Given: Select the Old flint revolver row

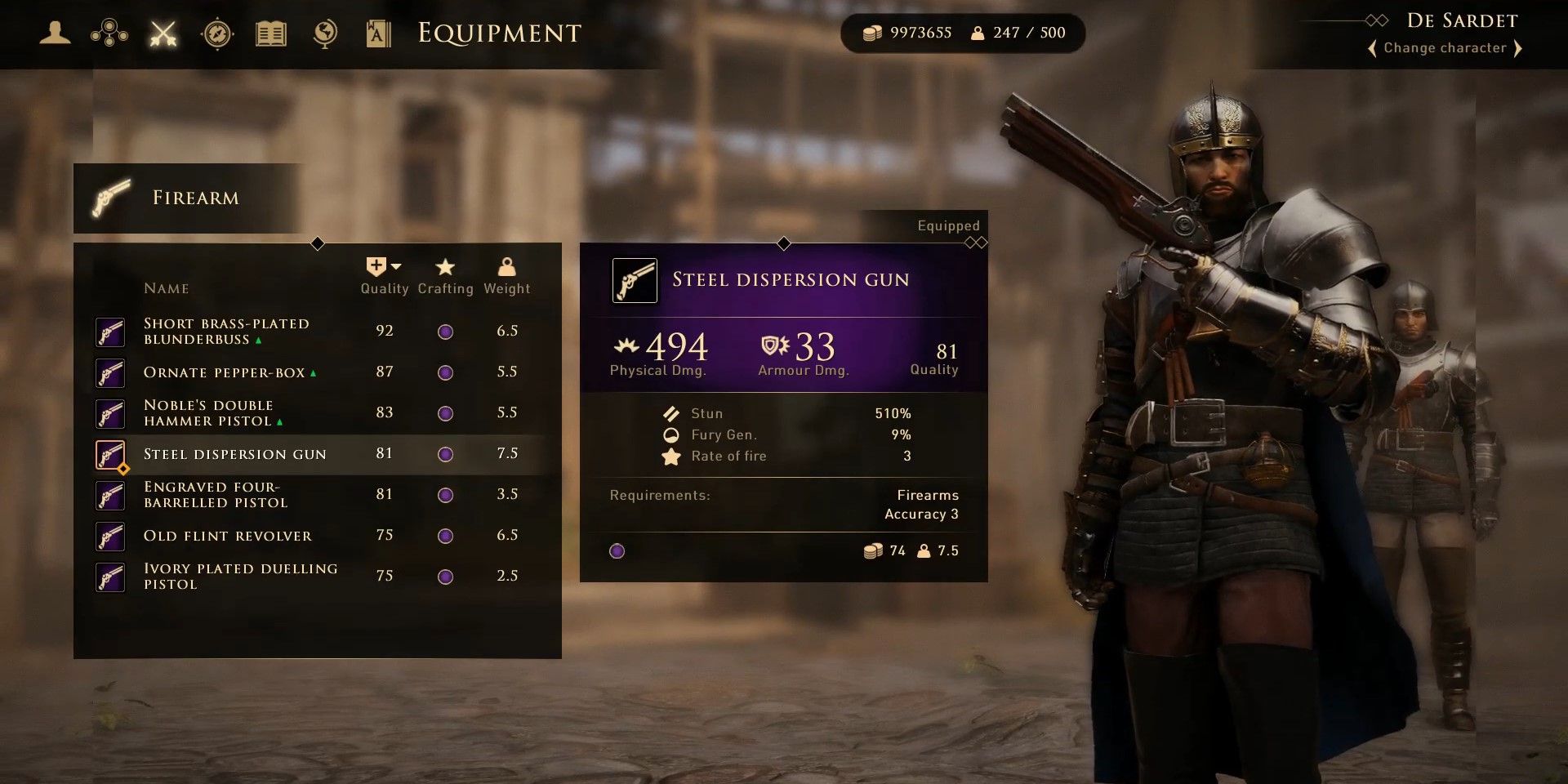Looking at the screenshot, I should tap(226, 536).
